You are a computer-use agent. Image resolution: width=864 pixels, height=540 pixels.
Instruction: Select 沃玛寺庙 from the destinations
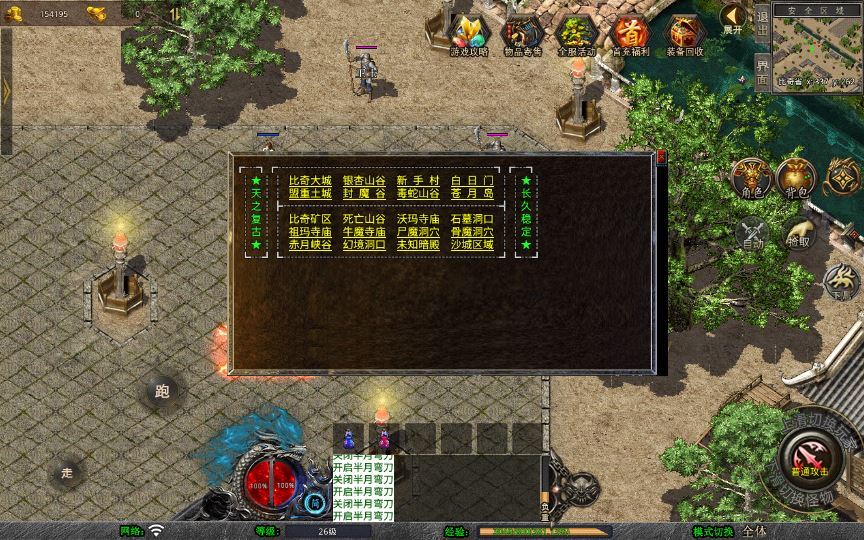417,218
